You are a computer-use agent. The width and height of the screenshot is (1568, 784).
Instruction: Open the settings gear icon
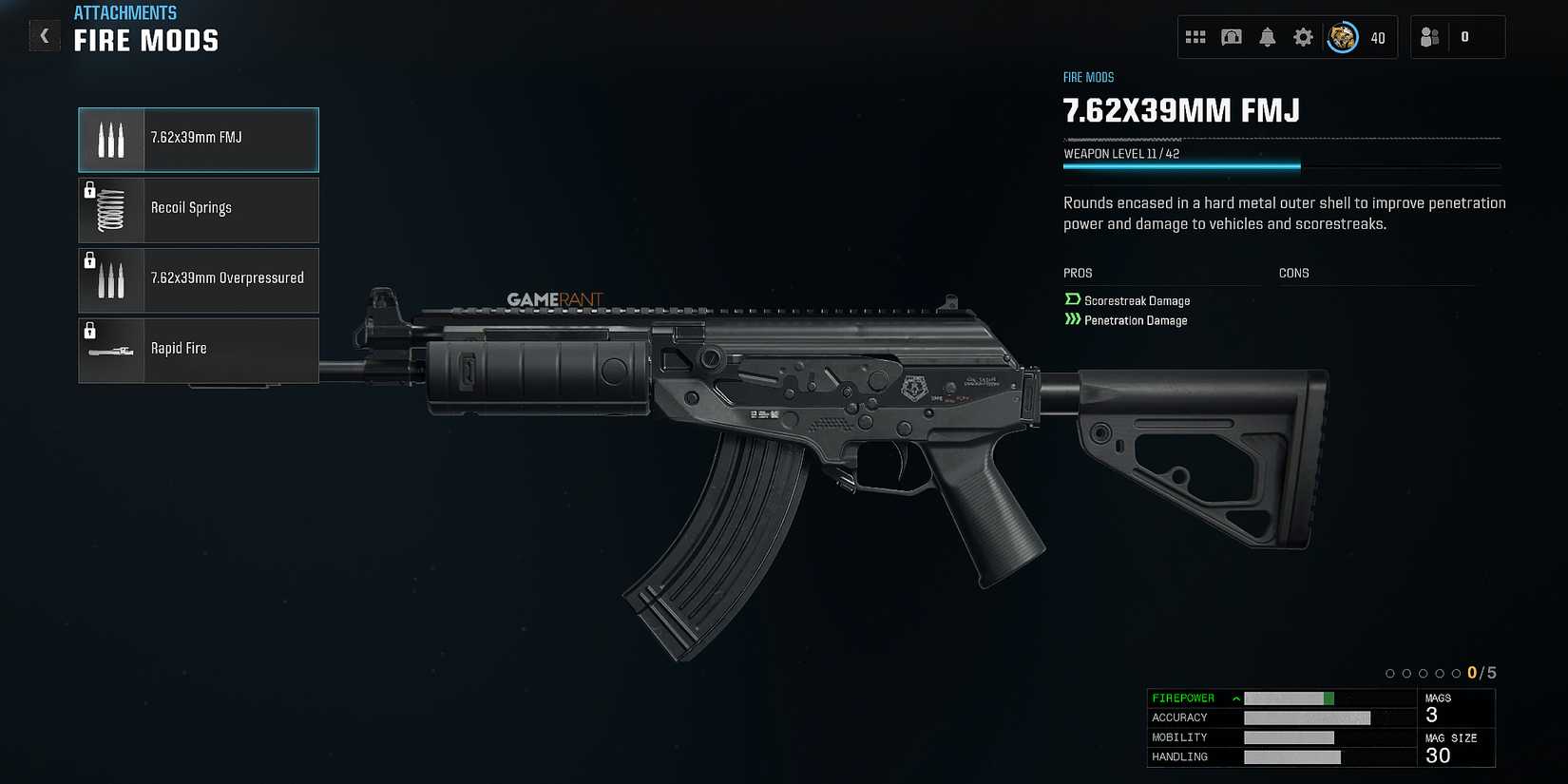tap(1303, 37)
